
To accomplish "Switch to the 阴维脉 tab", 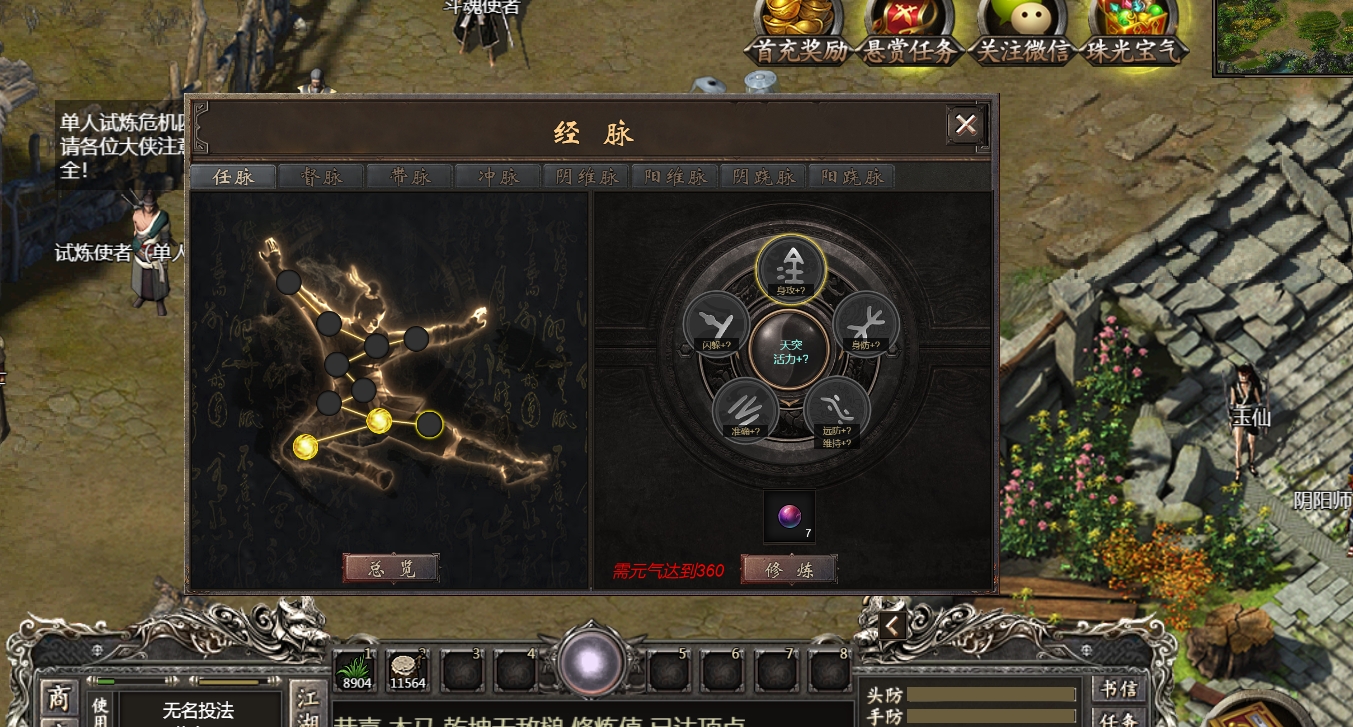I will 586,177.
